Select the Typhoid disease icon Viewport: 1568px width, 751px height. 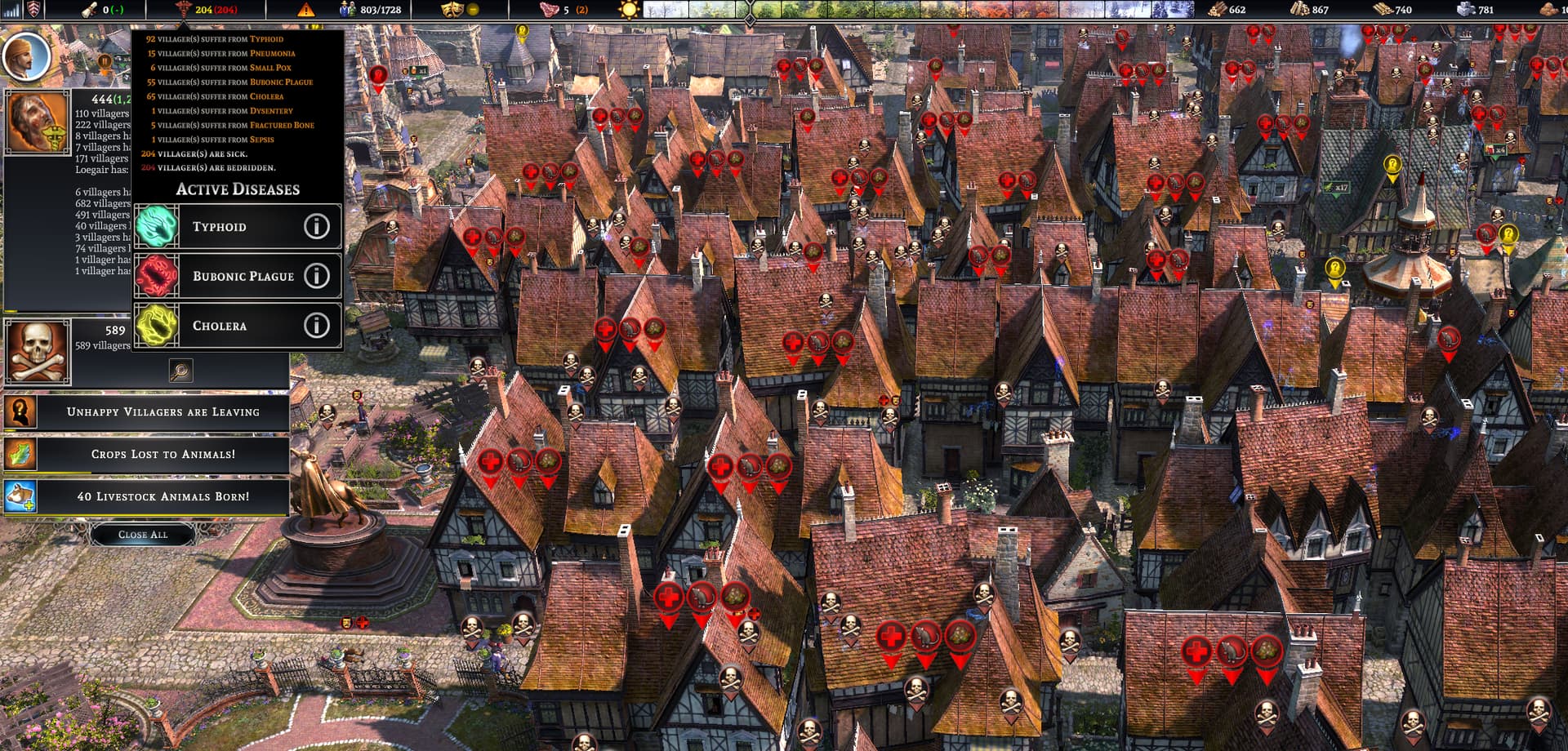156,226
